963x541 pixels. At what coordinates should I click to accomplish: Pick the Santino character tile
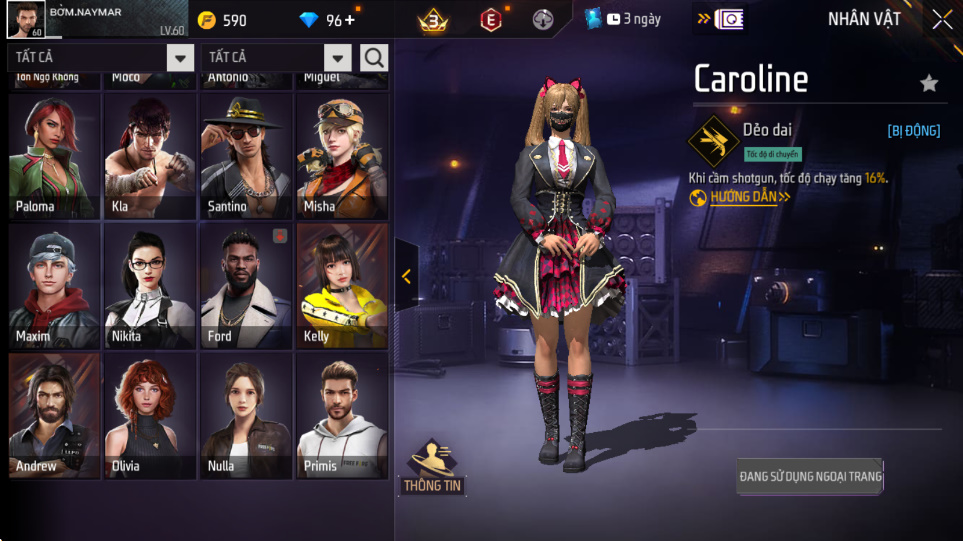click(x=246, y=156)
